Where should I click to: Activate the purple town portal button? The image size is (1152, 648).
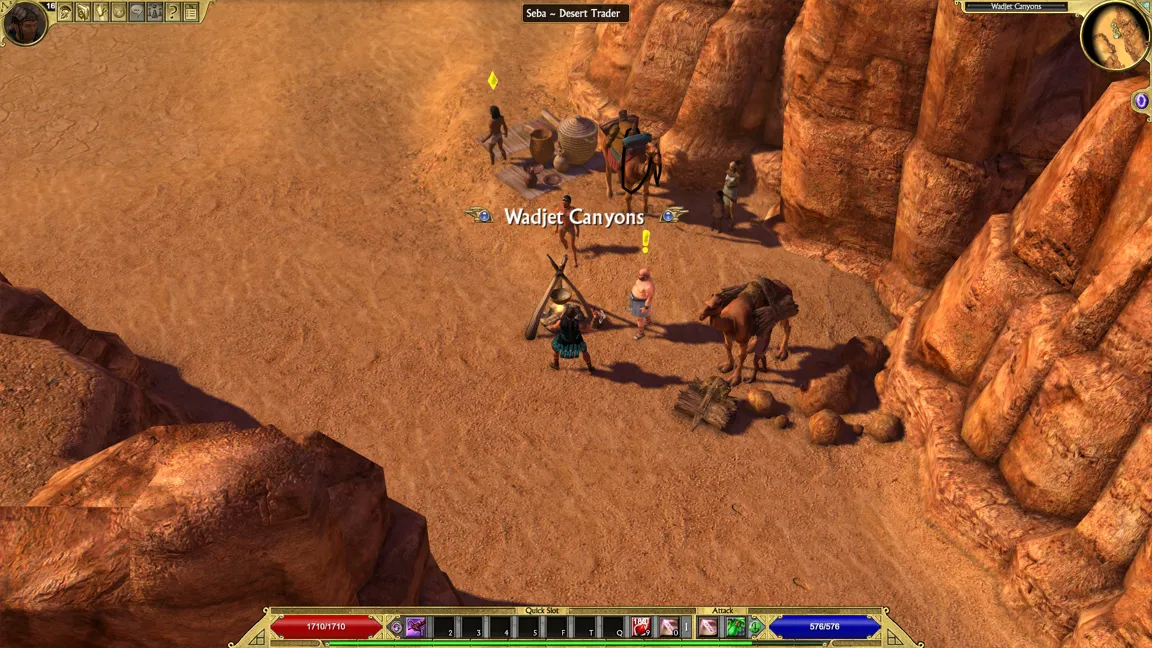(1141, 101)
